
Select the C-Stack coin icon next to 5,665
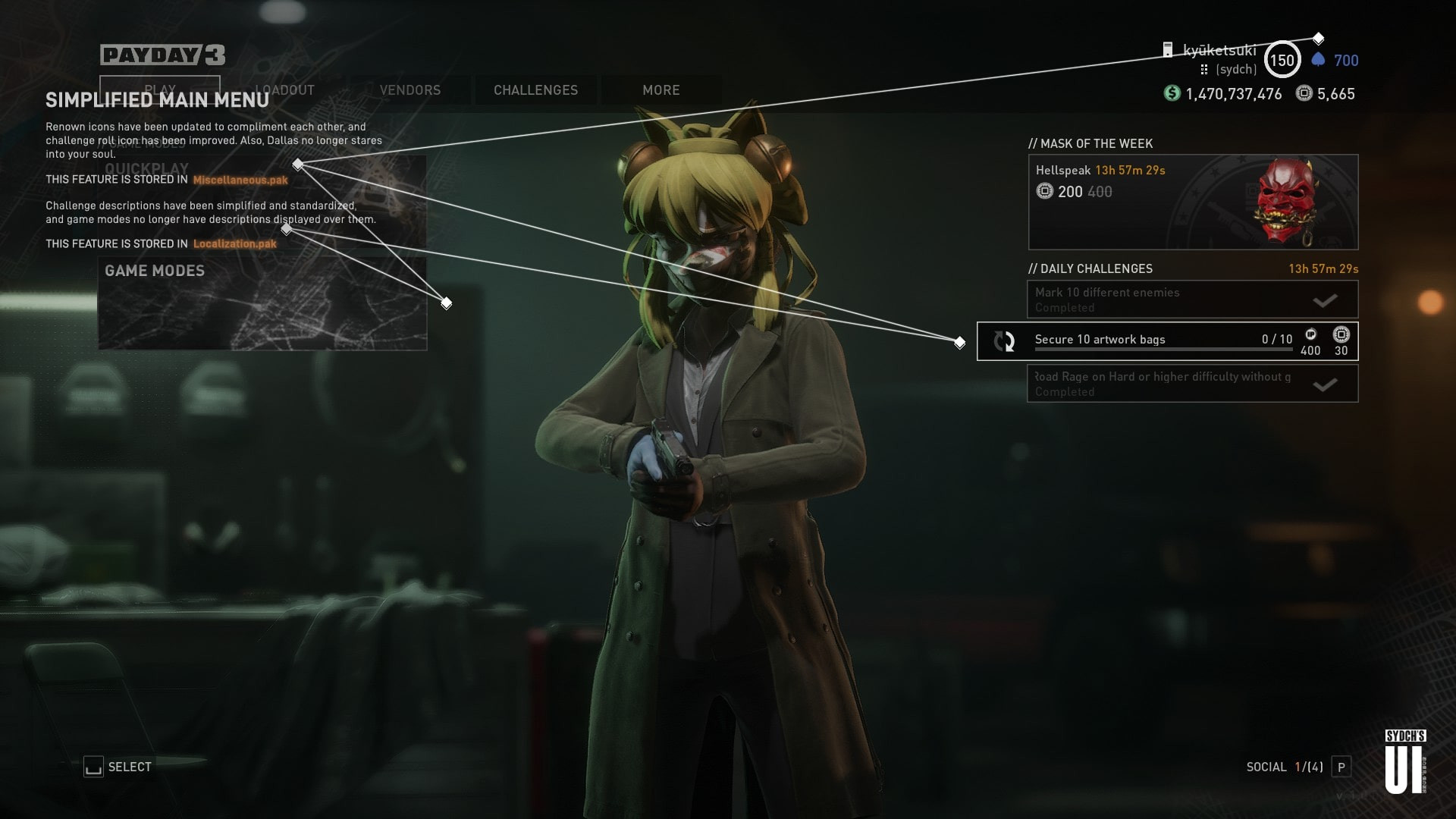click(x=1304, y=94)
